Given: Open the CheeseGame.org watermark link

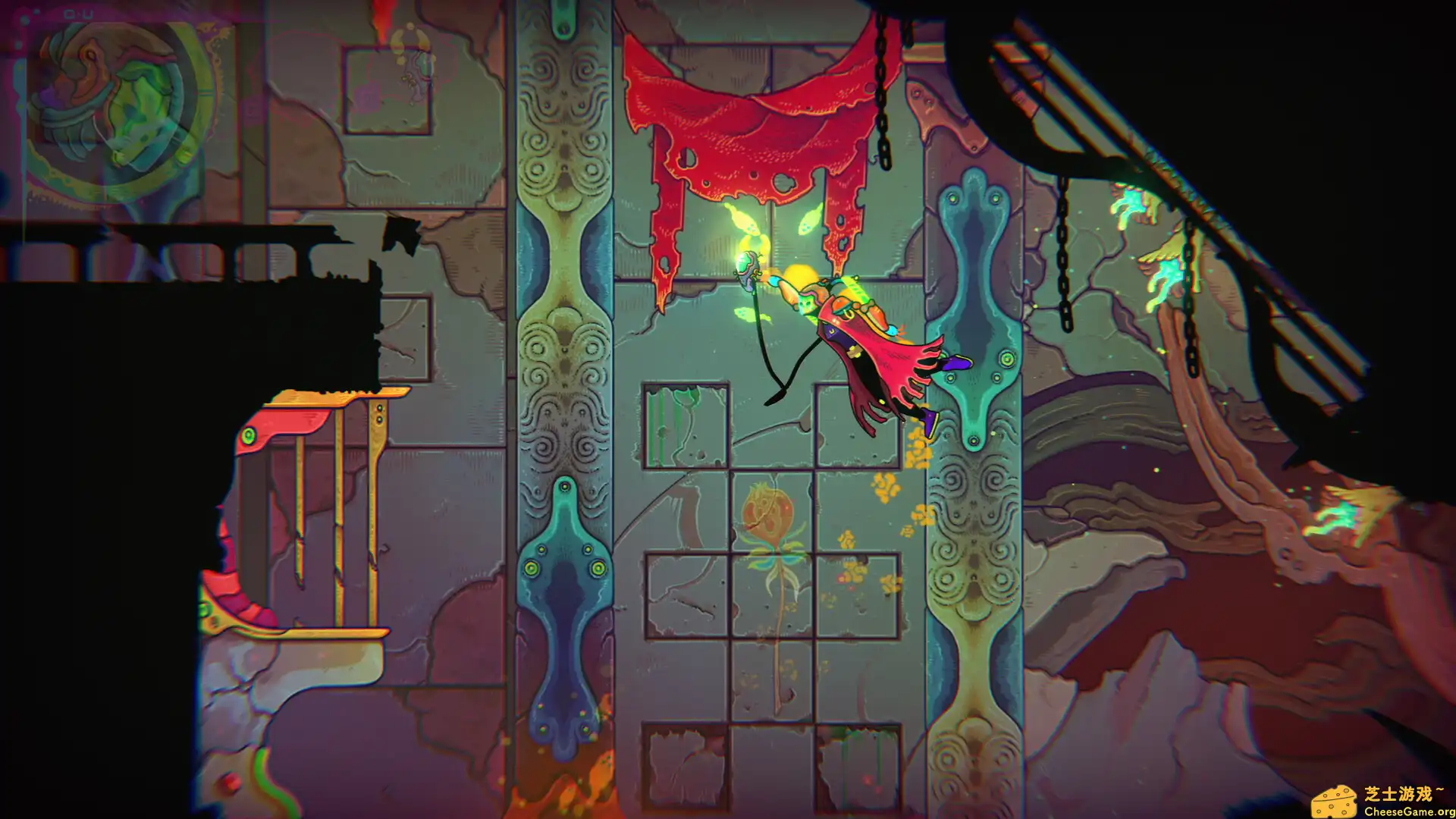Looking at the screenshot, I should [x=1382, y=801].
